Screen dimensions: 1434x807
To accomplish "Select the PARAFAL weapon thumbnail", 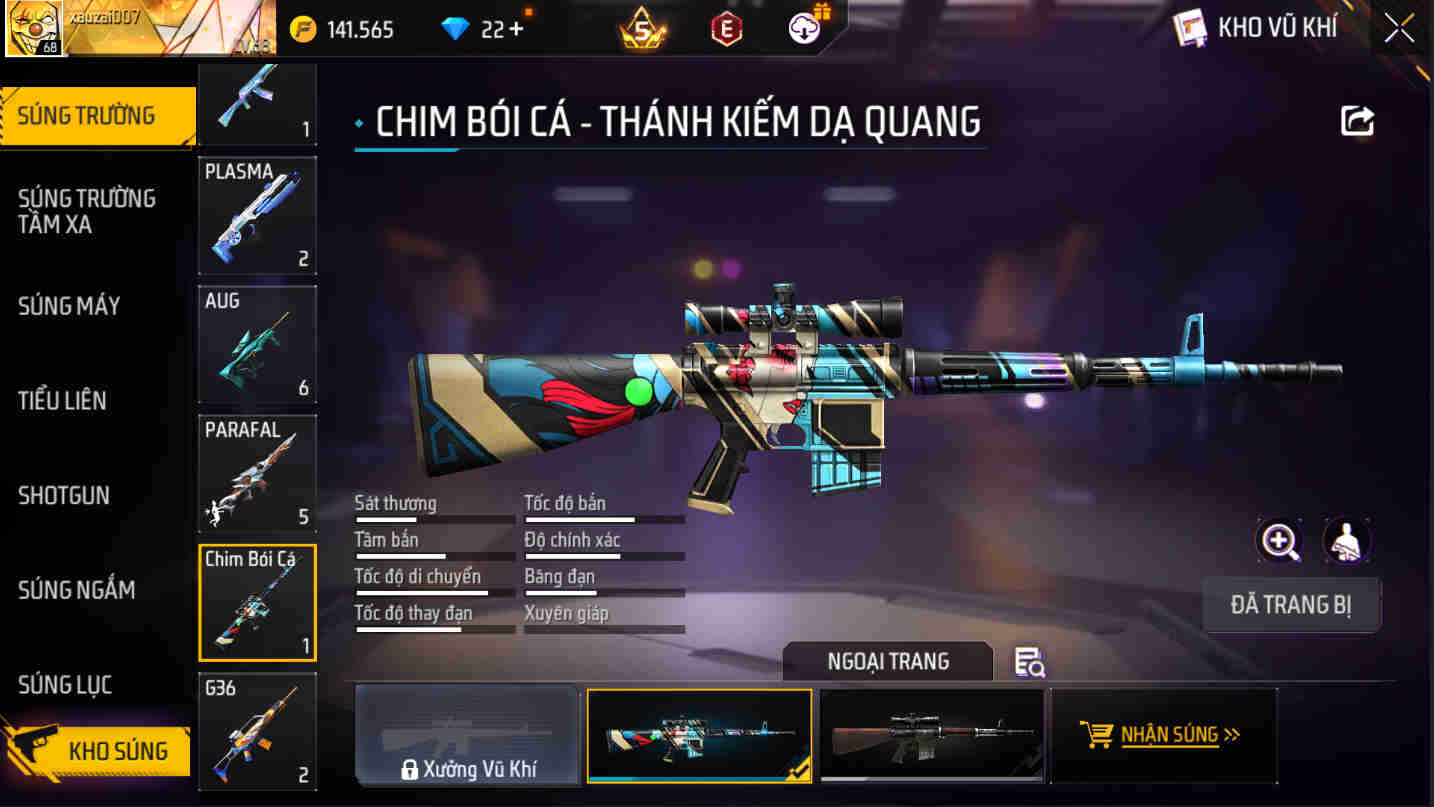I will 256,472.
